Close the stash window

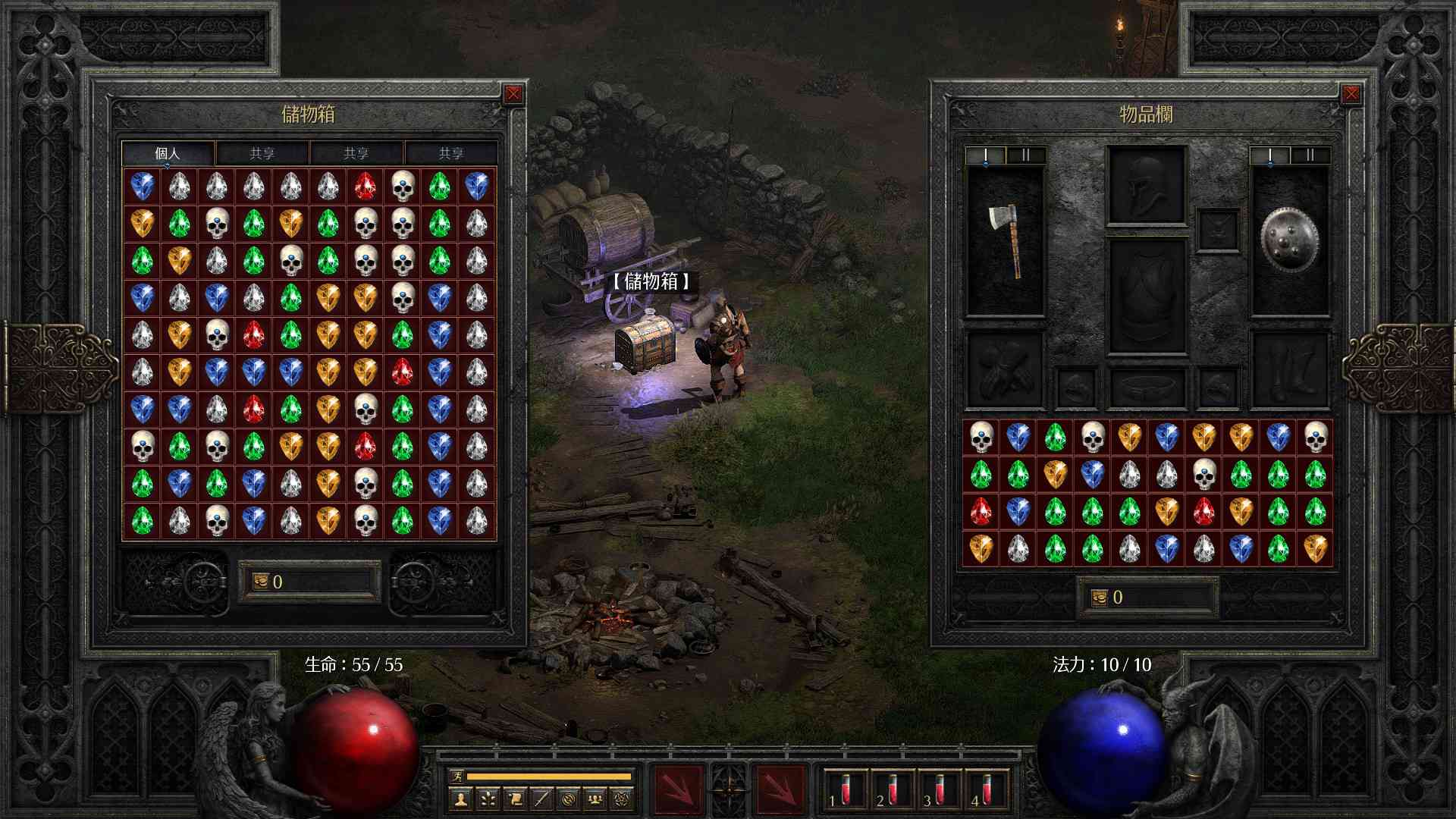coord(513,94)
